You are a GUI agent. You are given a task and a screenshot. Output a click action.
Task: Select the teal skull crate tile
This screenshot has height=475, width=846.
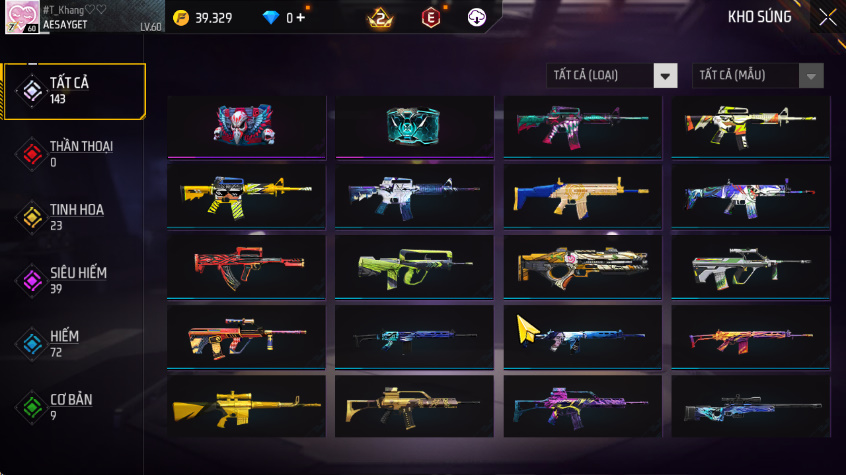pos(414,125)
